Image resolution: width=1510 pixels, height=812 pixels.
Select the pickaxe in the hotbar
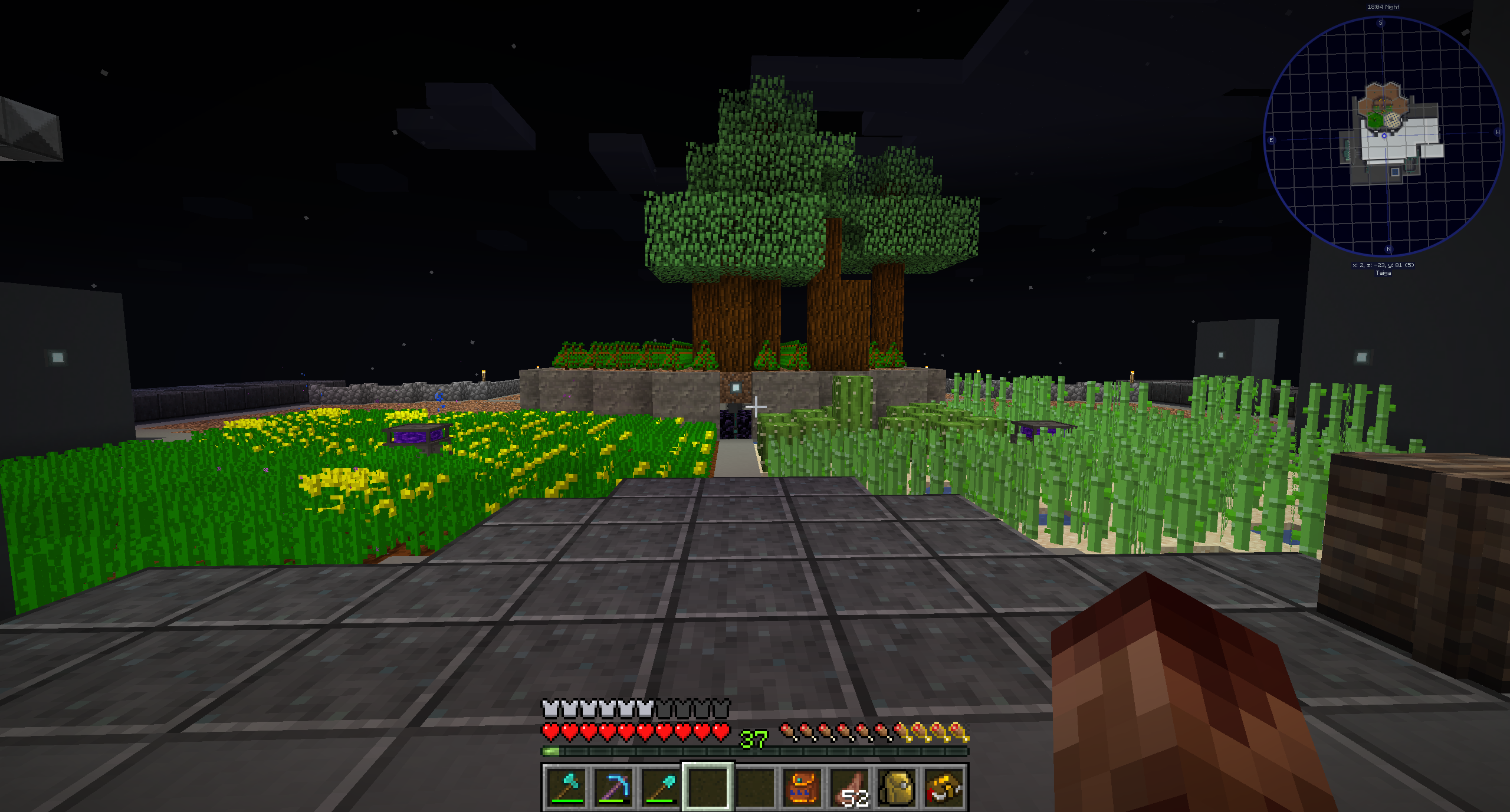click(613, 787)
